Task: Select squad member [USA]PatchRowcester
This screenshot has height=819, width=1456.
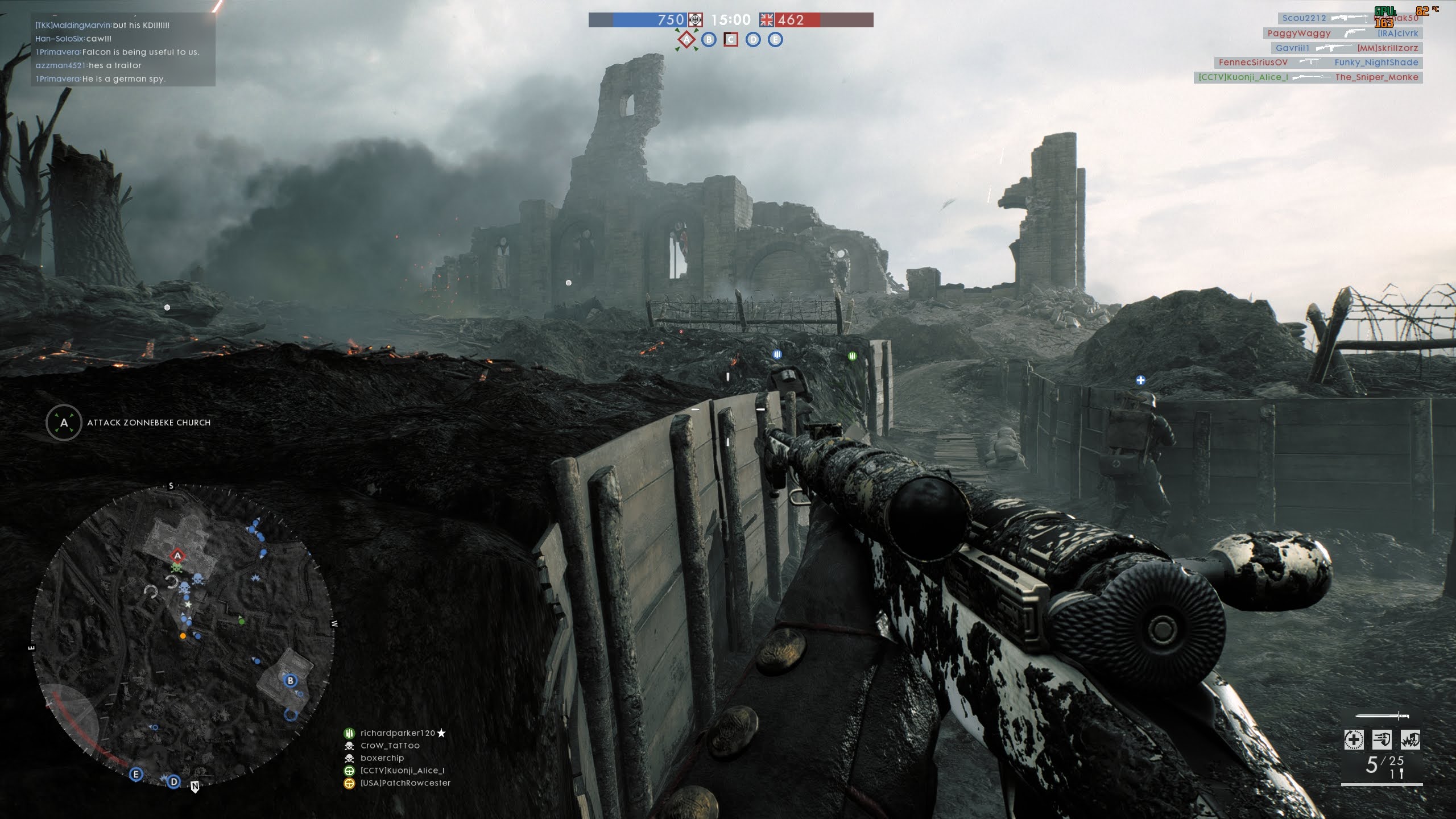Action: 405,783
